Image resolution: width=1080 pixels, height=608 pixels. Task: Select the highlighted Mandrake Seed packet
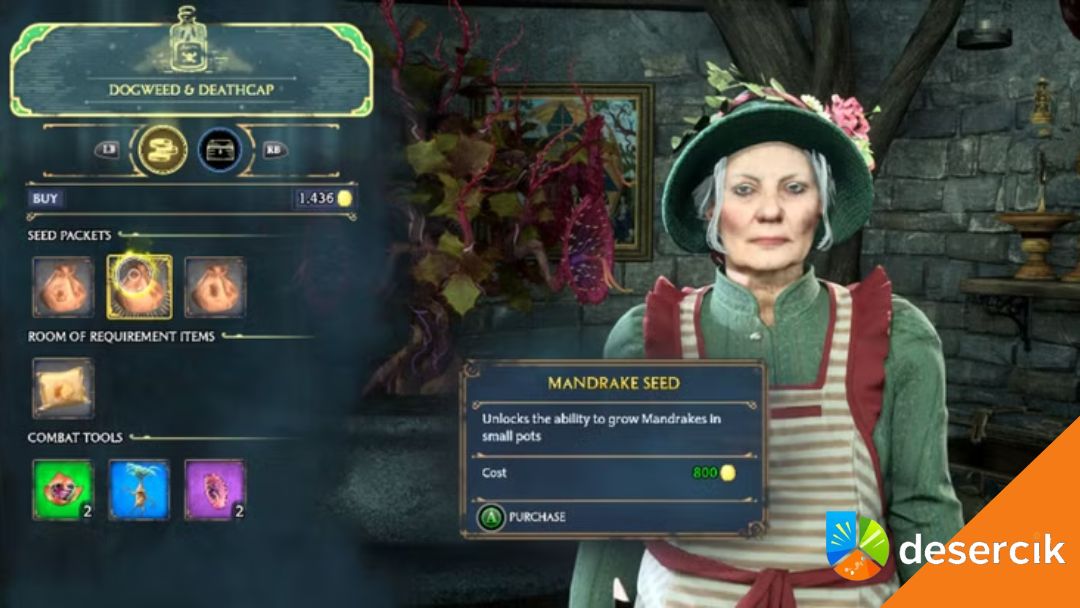pos(139,287)
